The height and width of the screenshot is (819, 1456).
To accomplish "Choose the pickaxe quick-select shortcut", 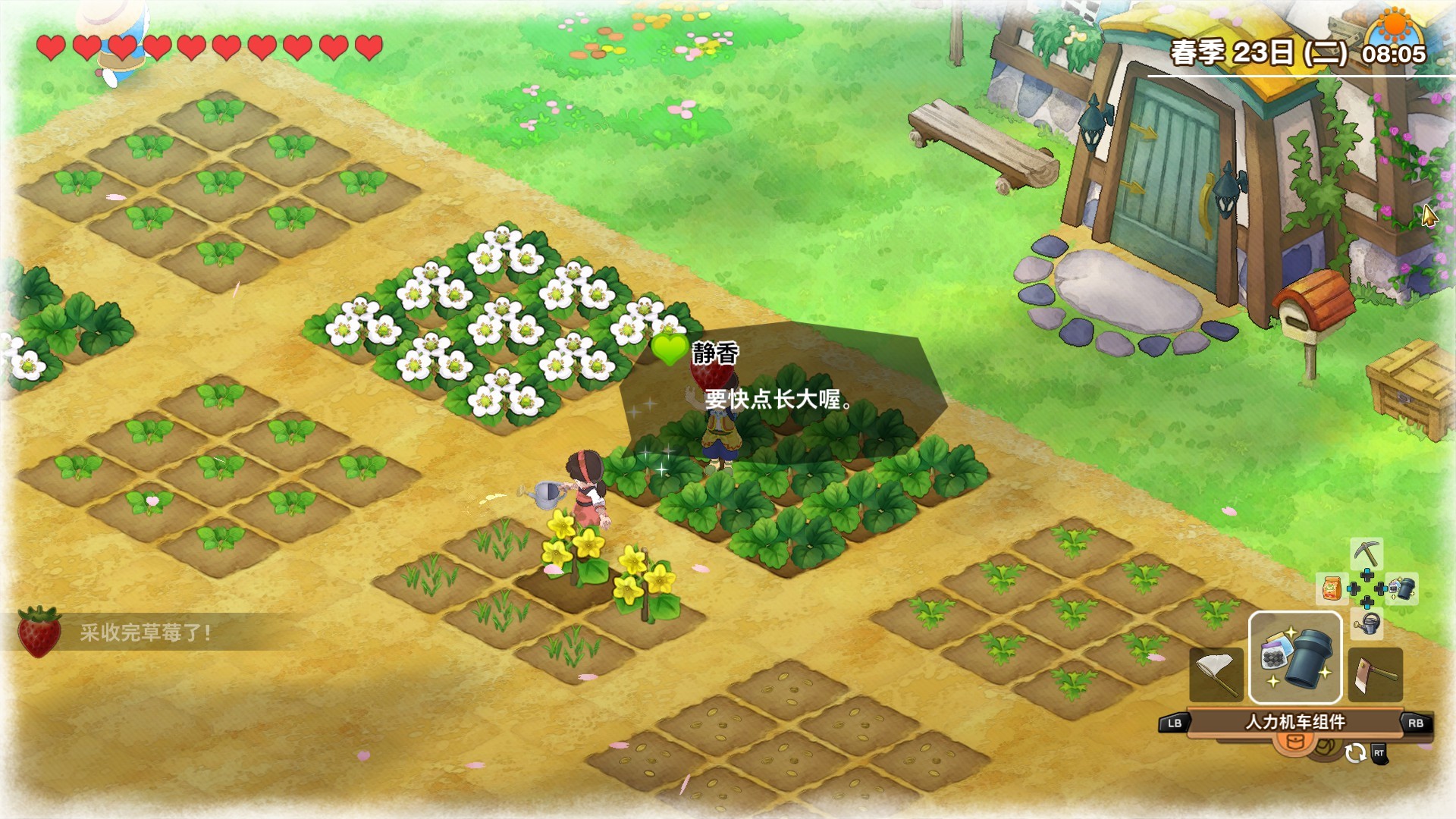I will 1367,554.
